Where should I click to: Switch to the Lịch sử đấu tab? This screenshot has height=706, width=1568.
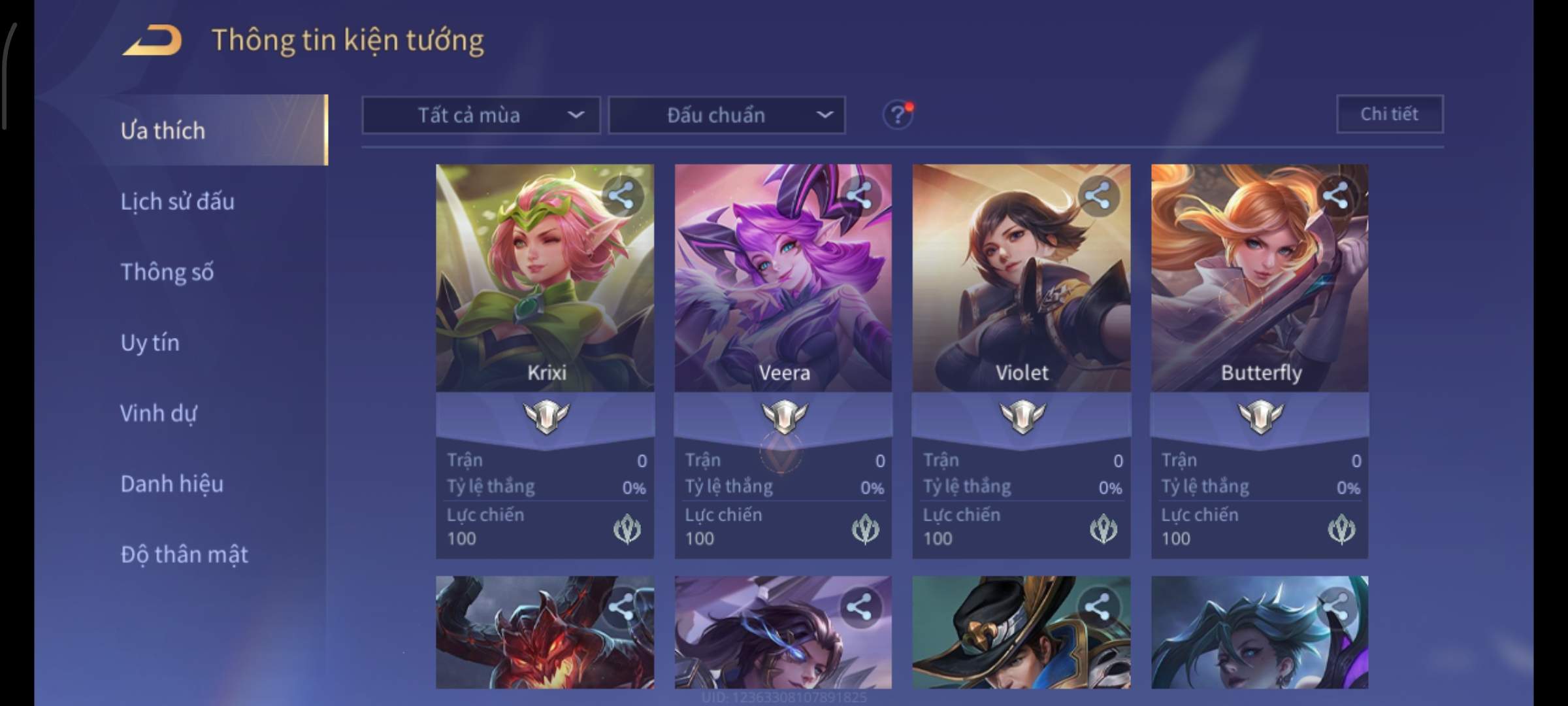click(177, 201)
